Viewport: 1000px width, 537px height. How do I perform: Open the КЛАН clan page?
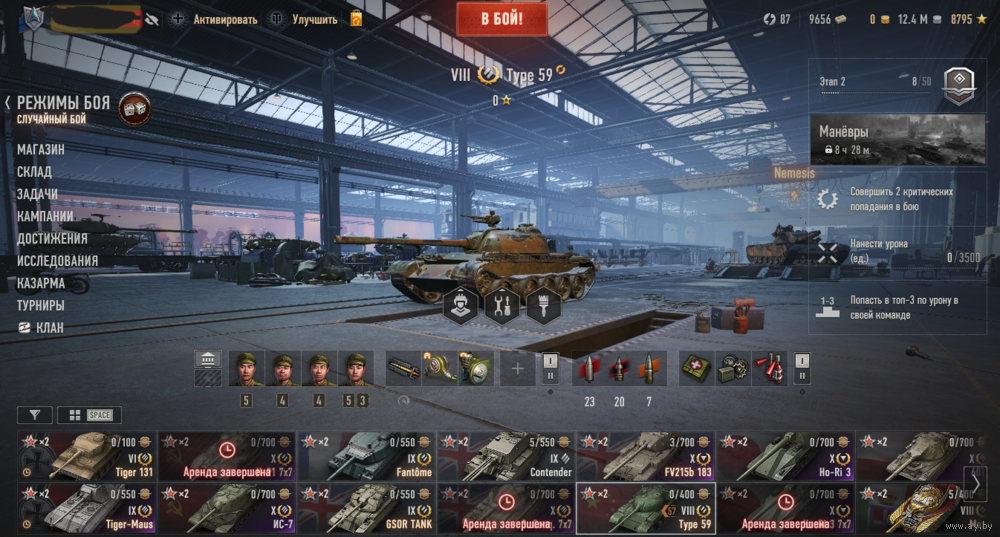tap(49, 327)
